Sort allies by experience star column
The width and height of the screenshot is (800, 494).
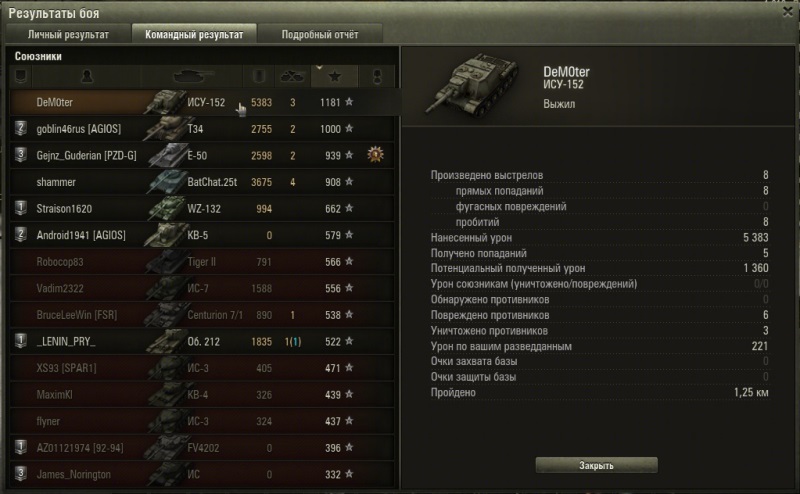click(332, 76)
